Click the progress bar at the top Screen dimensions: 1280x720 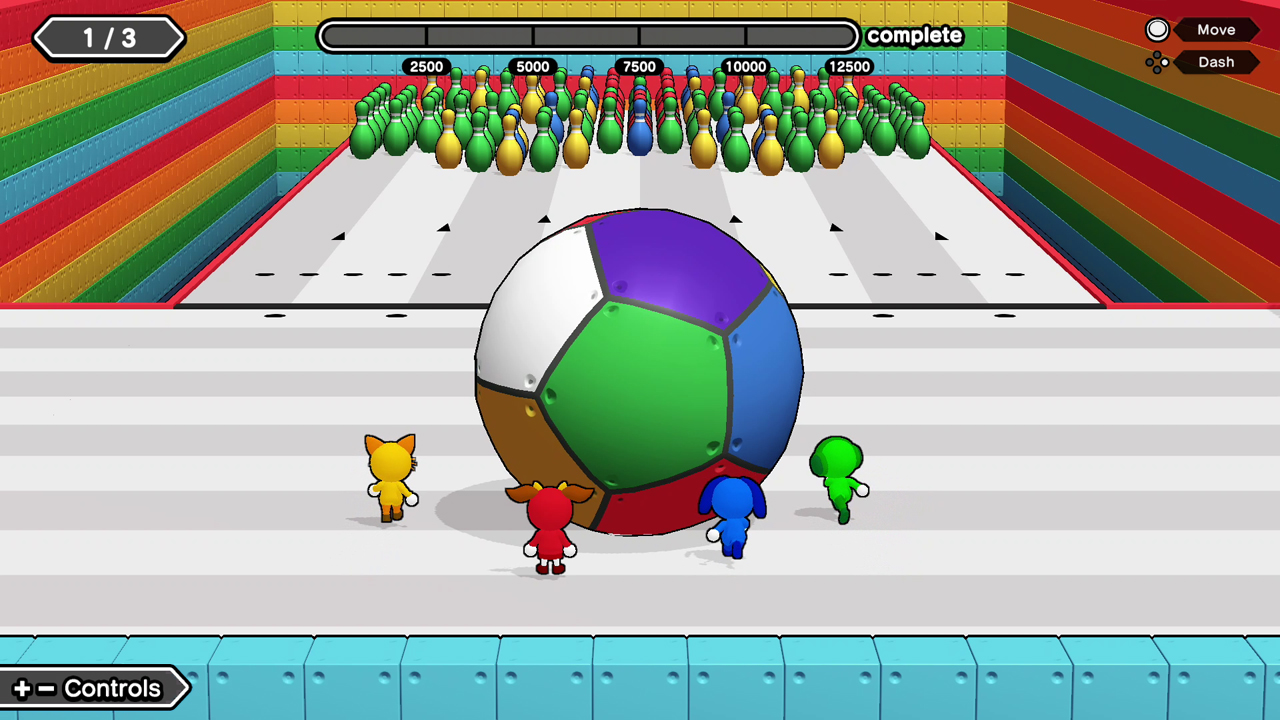click(588, 35)
